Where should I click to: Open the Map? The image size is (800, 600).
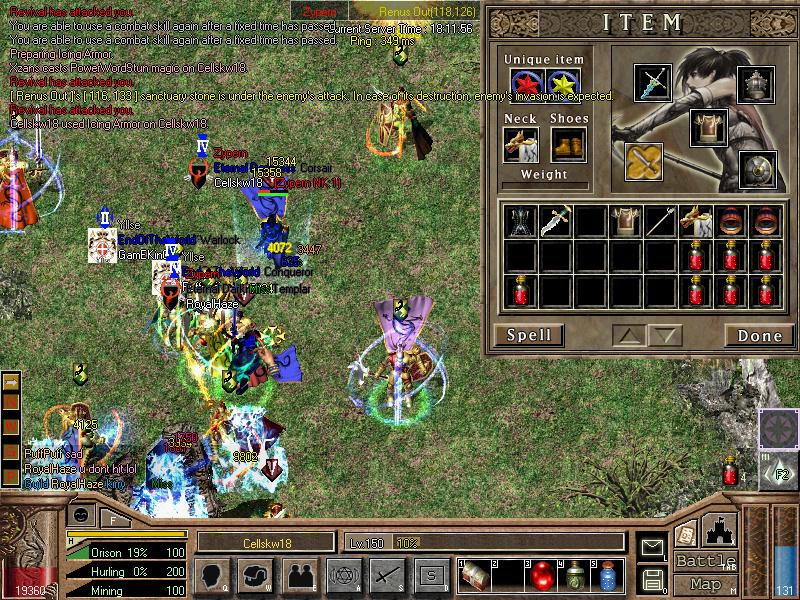[706, 584]
